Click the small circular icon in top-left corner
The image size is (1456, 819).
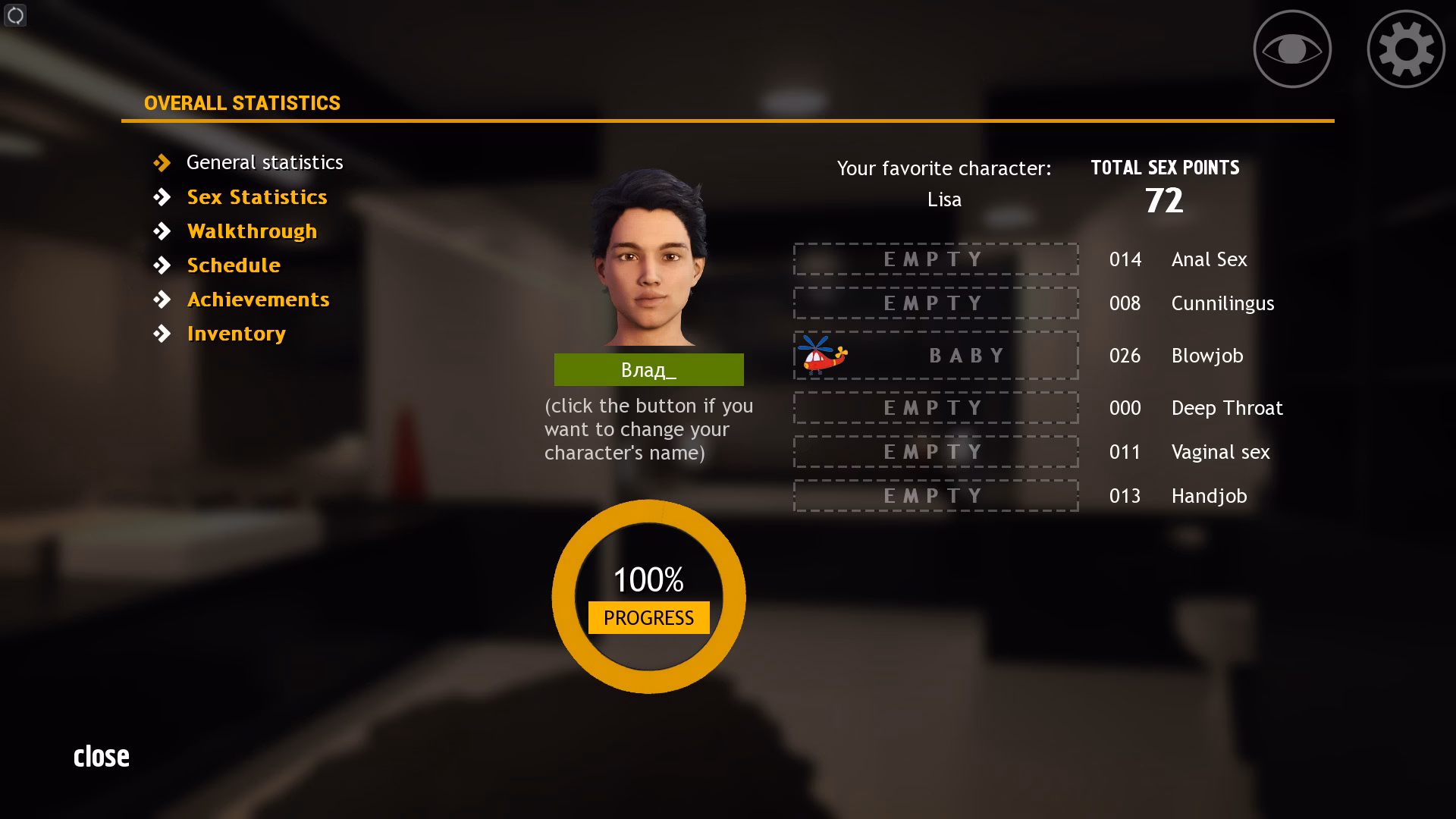point(14,15)
